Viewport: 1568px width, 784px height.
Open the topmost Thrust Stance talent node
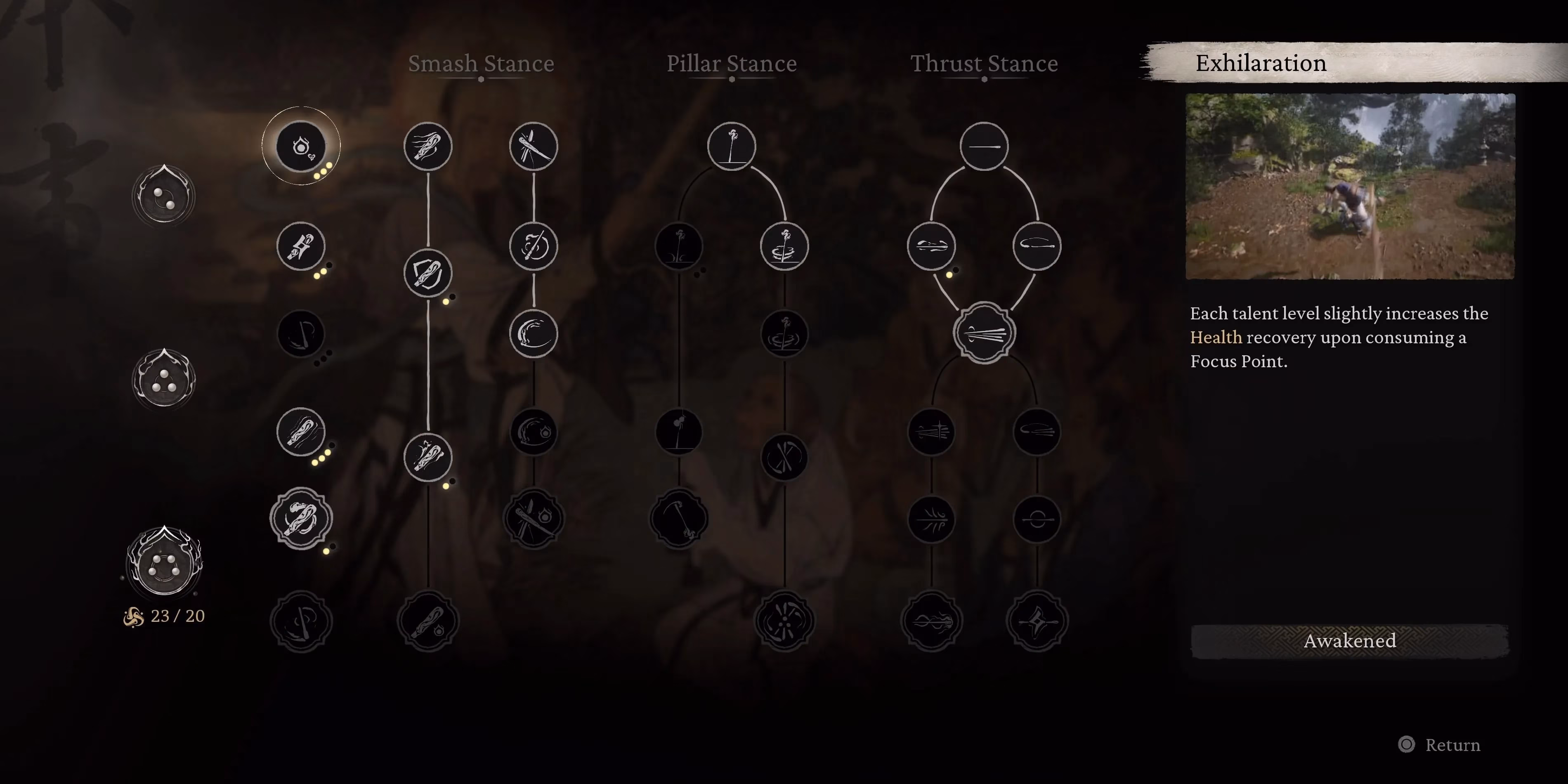coord(984,146)
